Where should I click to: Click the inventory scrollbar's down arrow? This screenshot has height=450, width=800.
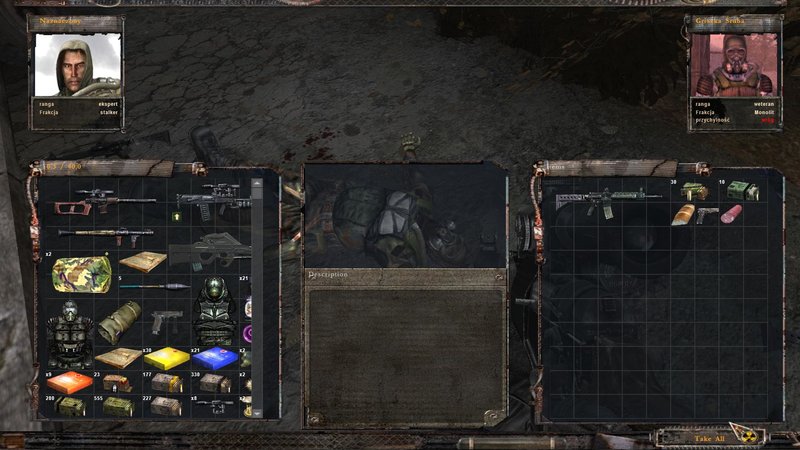click(257, 411)
